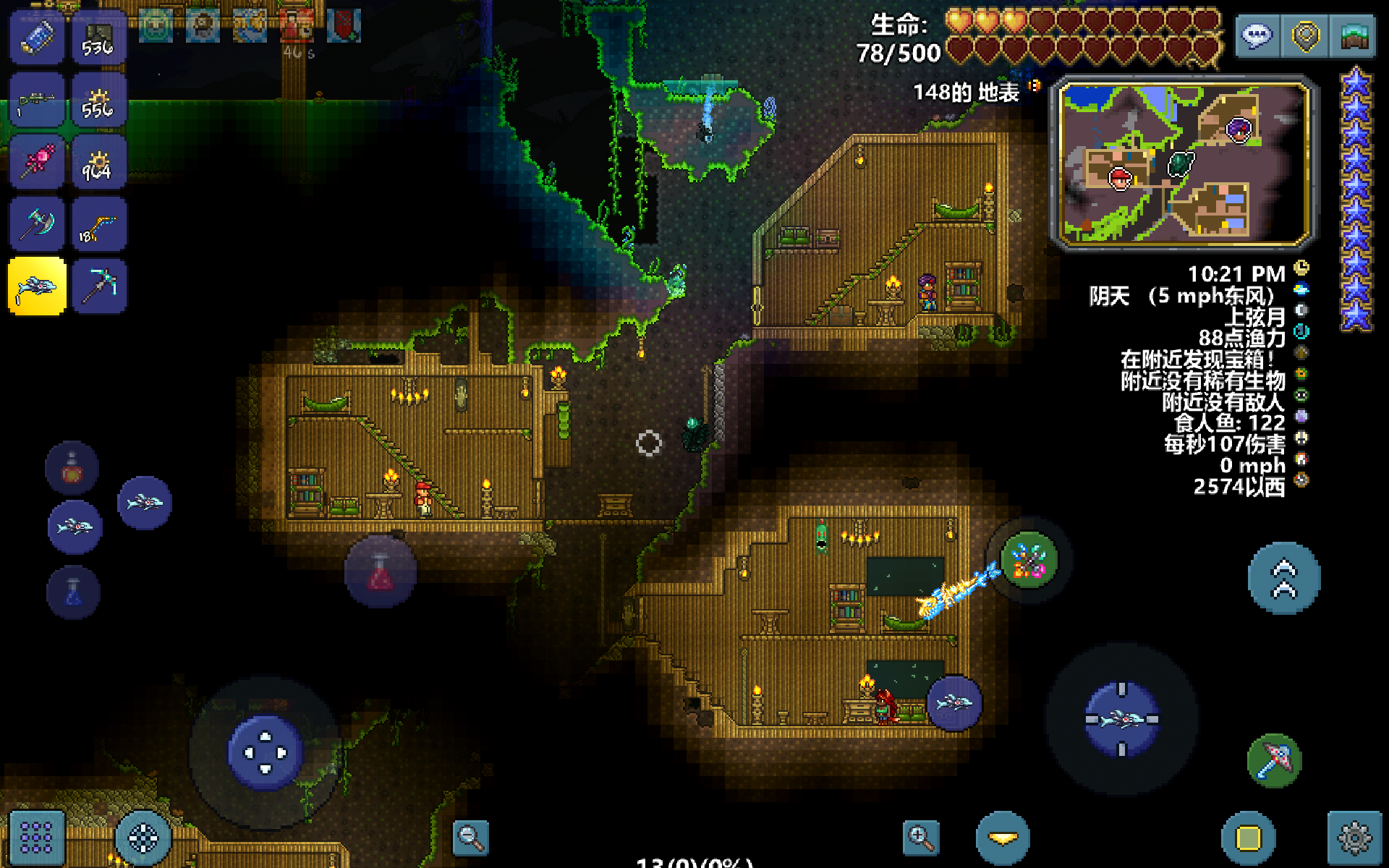Image resolution: width=1389 pixels, height=868 pixels.
Task: Zoom out with the minus magnifier
Action: coord(470,838)
